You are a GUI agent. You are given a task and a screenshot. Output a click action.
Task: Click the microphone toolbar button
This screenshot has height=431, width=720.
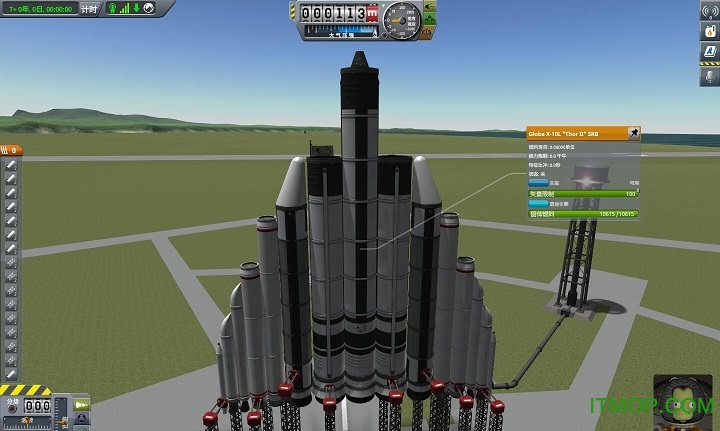pos(708,77)
